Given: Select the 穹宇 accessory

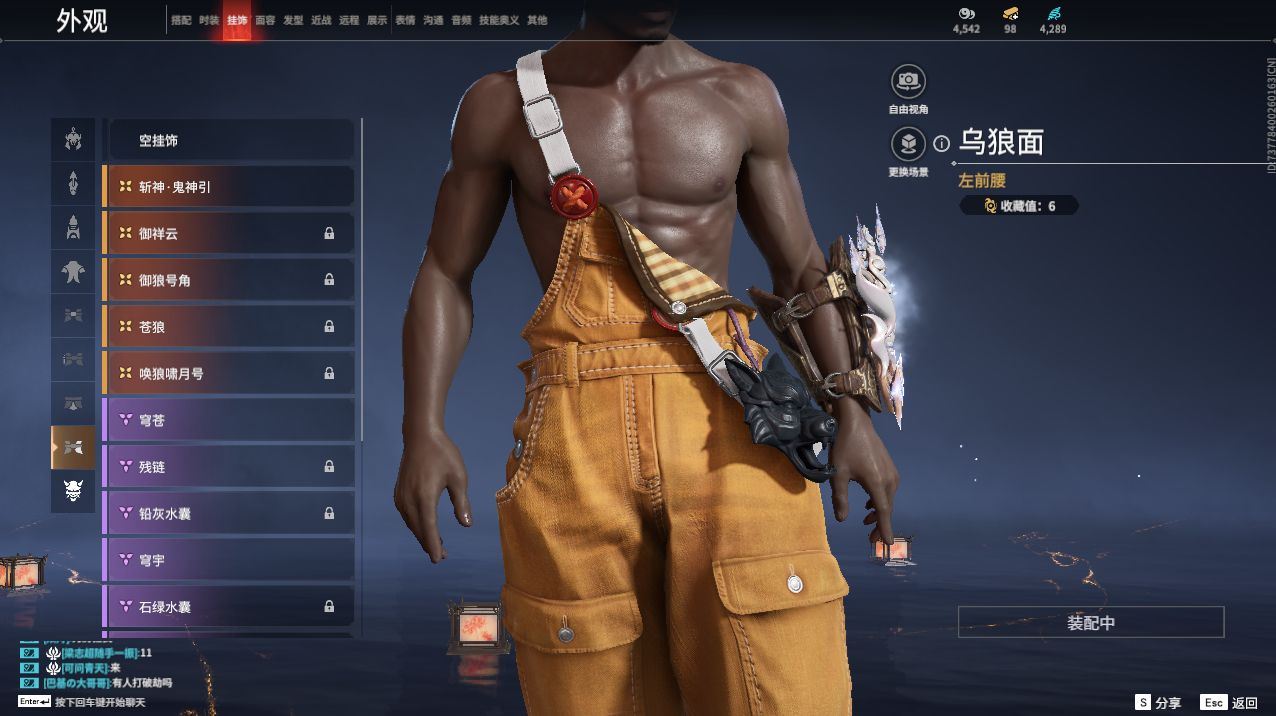Looking at the screenshot, I should pos(229,560).
